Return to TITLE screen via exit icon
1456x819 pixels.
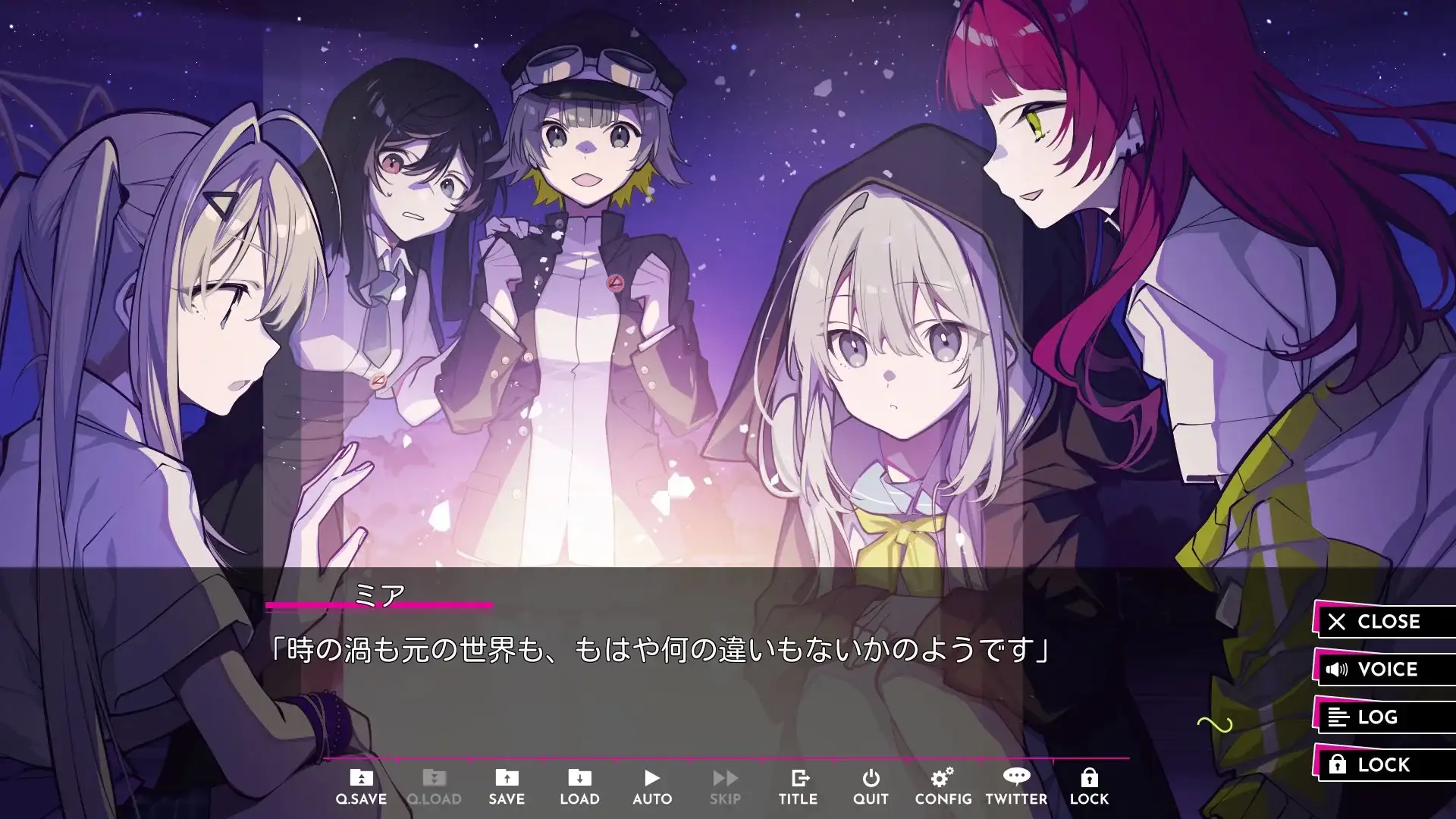[x=798, y=783]
